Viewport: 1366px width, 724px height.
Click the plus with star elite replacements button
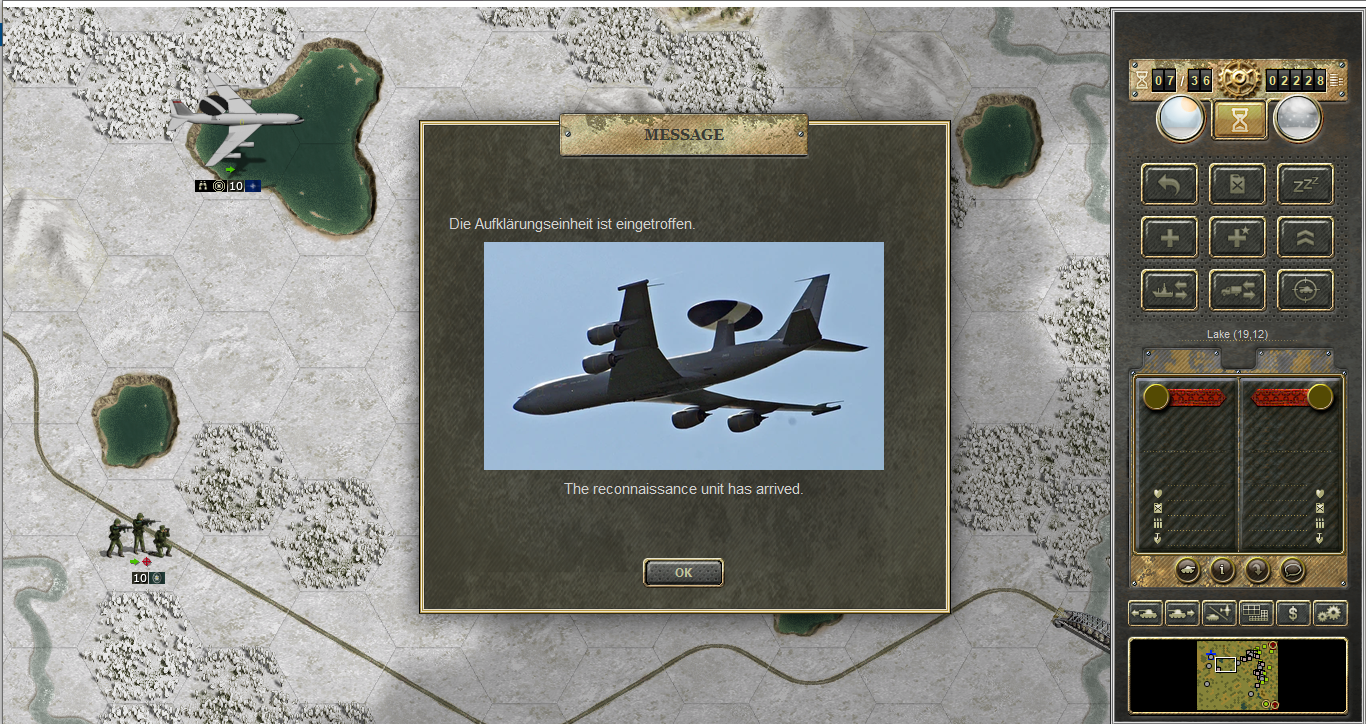tap(1237, 237)
